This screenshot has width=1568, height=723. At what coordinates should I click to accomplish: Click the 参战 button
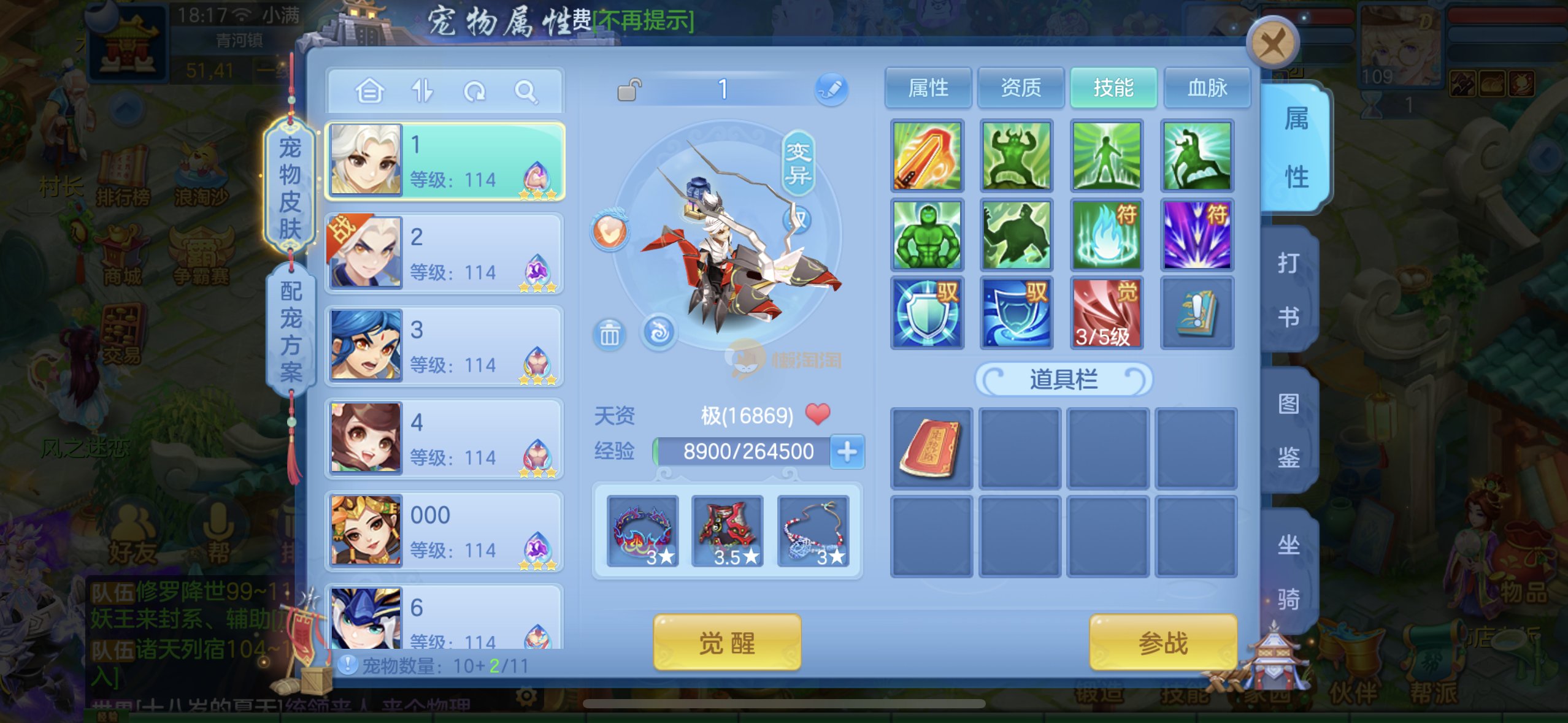click(x=1163, y=643)
